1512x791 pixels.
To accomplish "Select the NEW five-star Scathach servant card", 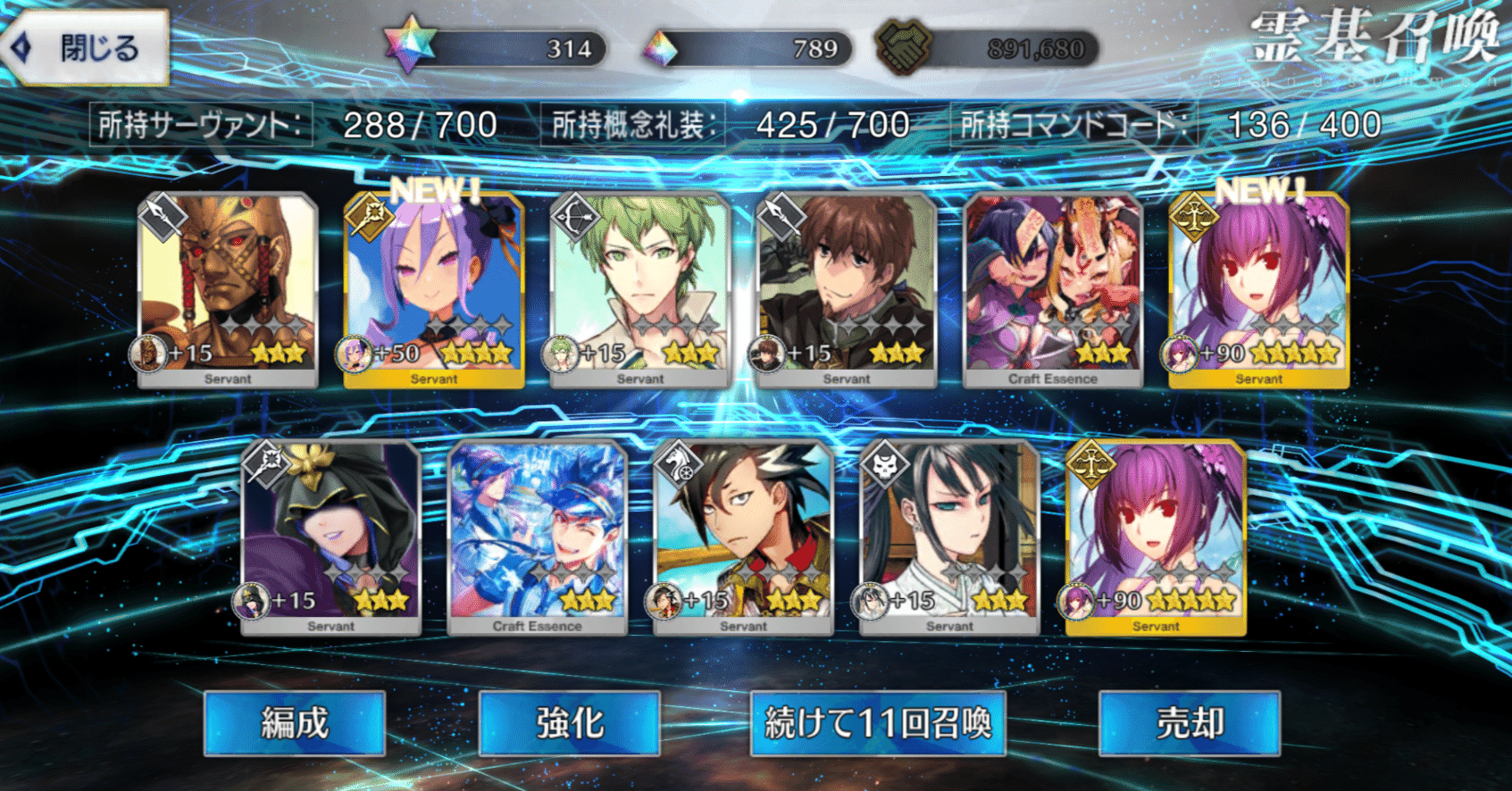I will click(1259, 287).
